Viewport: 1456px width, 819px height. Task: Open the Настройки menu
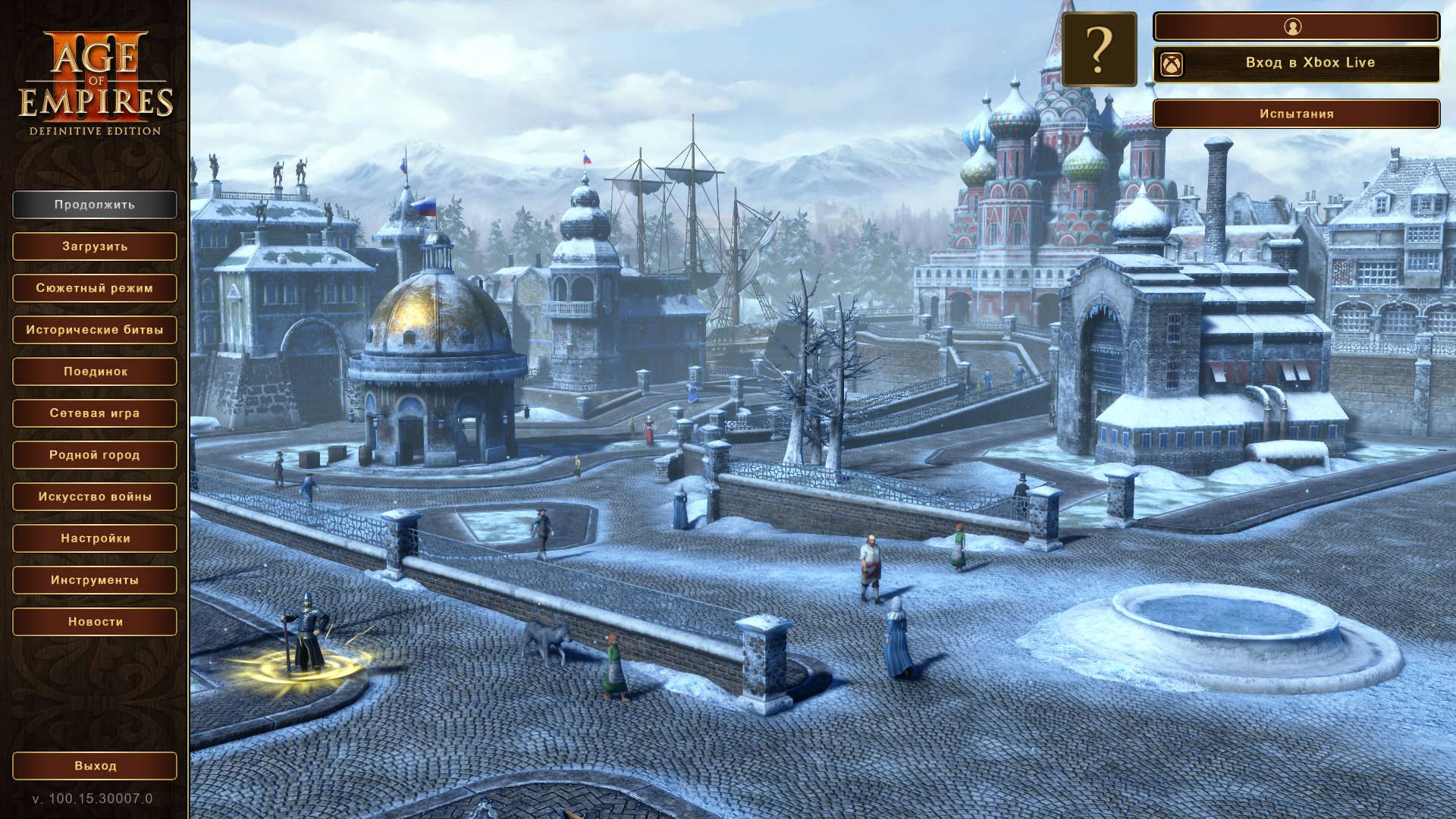tap(95, 538)
